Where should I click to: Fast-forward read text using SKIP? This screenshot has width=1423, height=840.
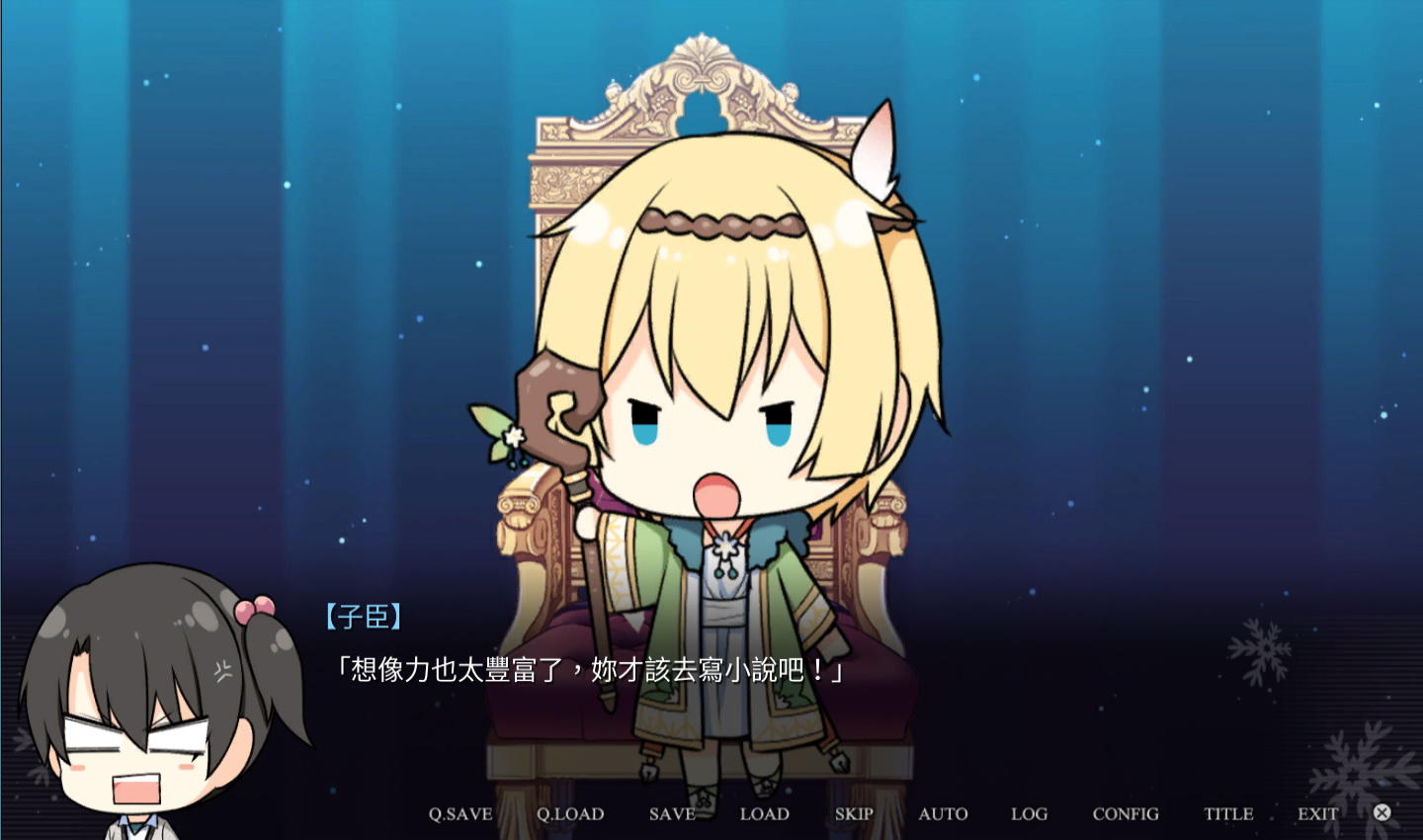click(x=853, y=813)
